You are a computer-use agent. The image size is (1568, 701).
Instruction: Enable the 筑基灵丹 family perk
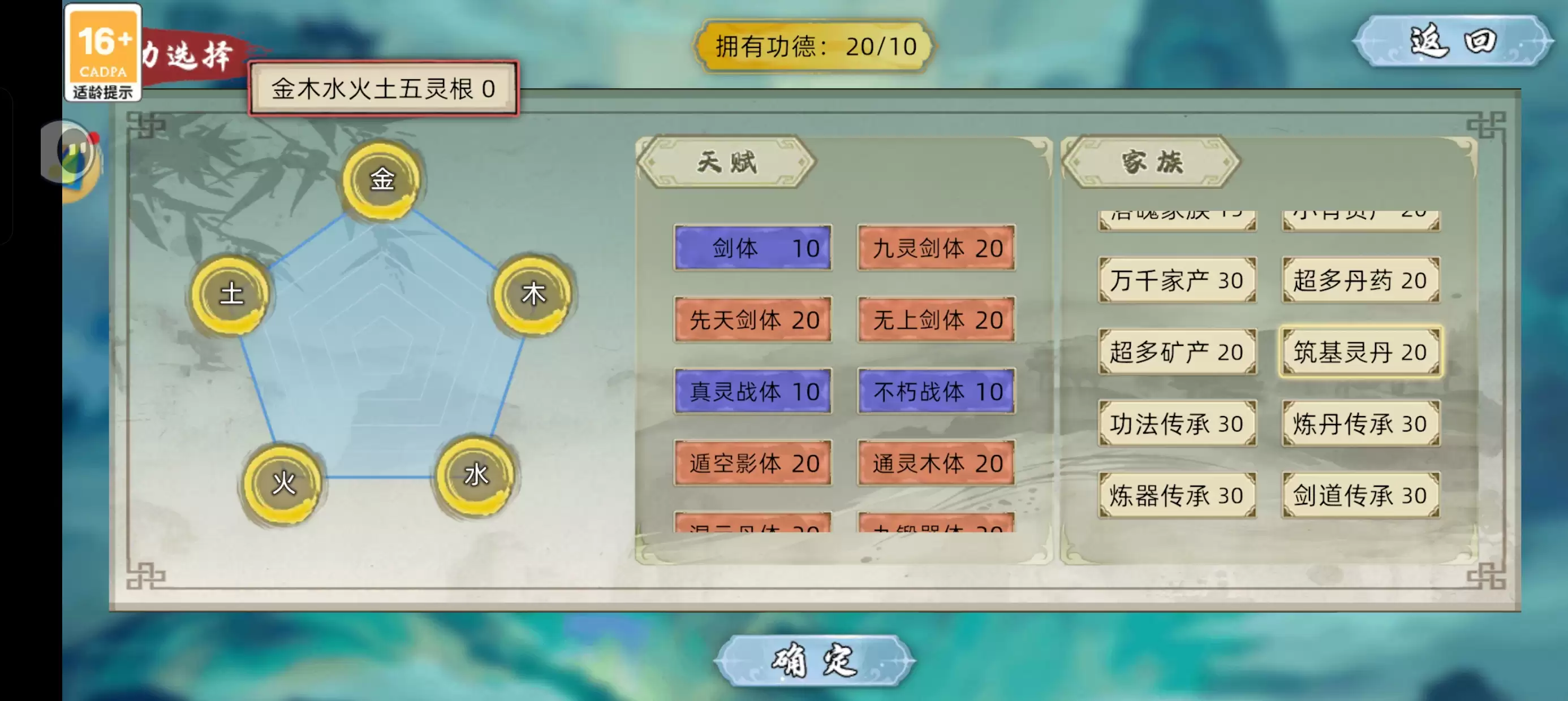point(1360,351)
